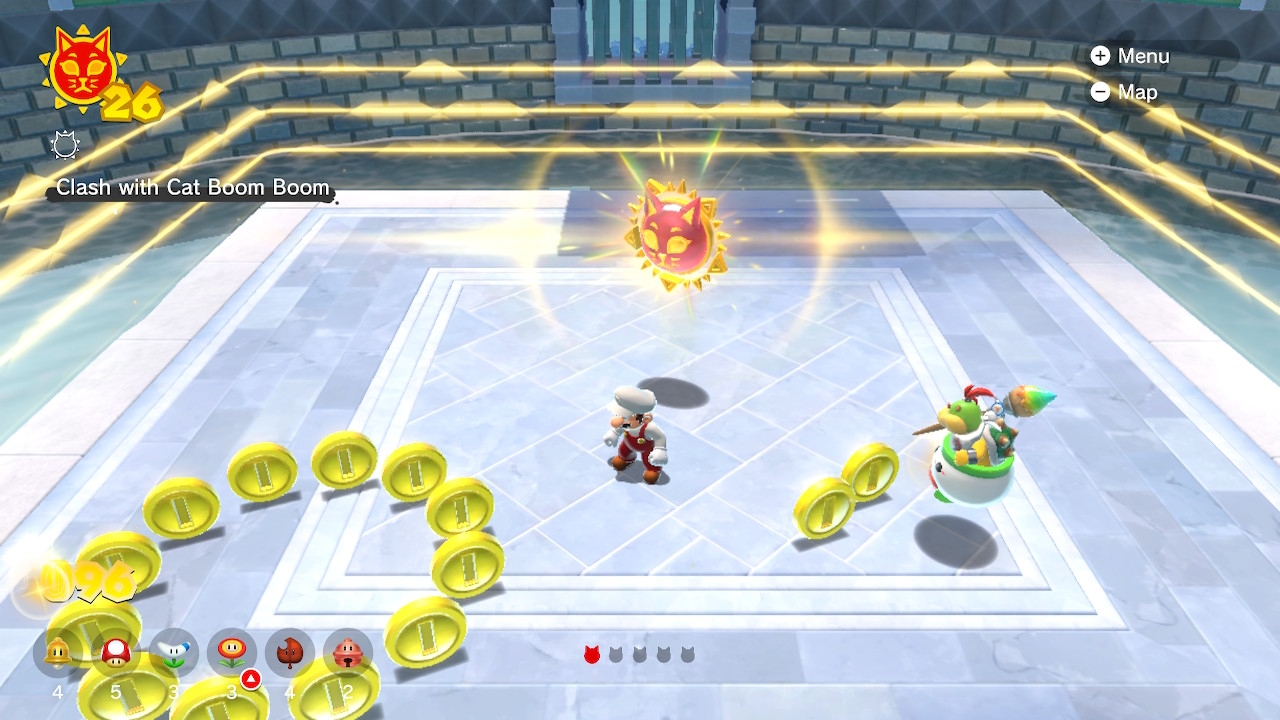Select the Fire Flower reserve item
Image resolution: width=1280 pixels, height=720 pixels.
pos(232,653)
